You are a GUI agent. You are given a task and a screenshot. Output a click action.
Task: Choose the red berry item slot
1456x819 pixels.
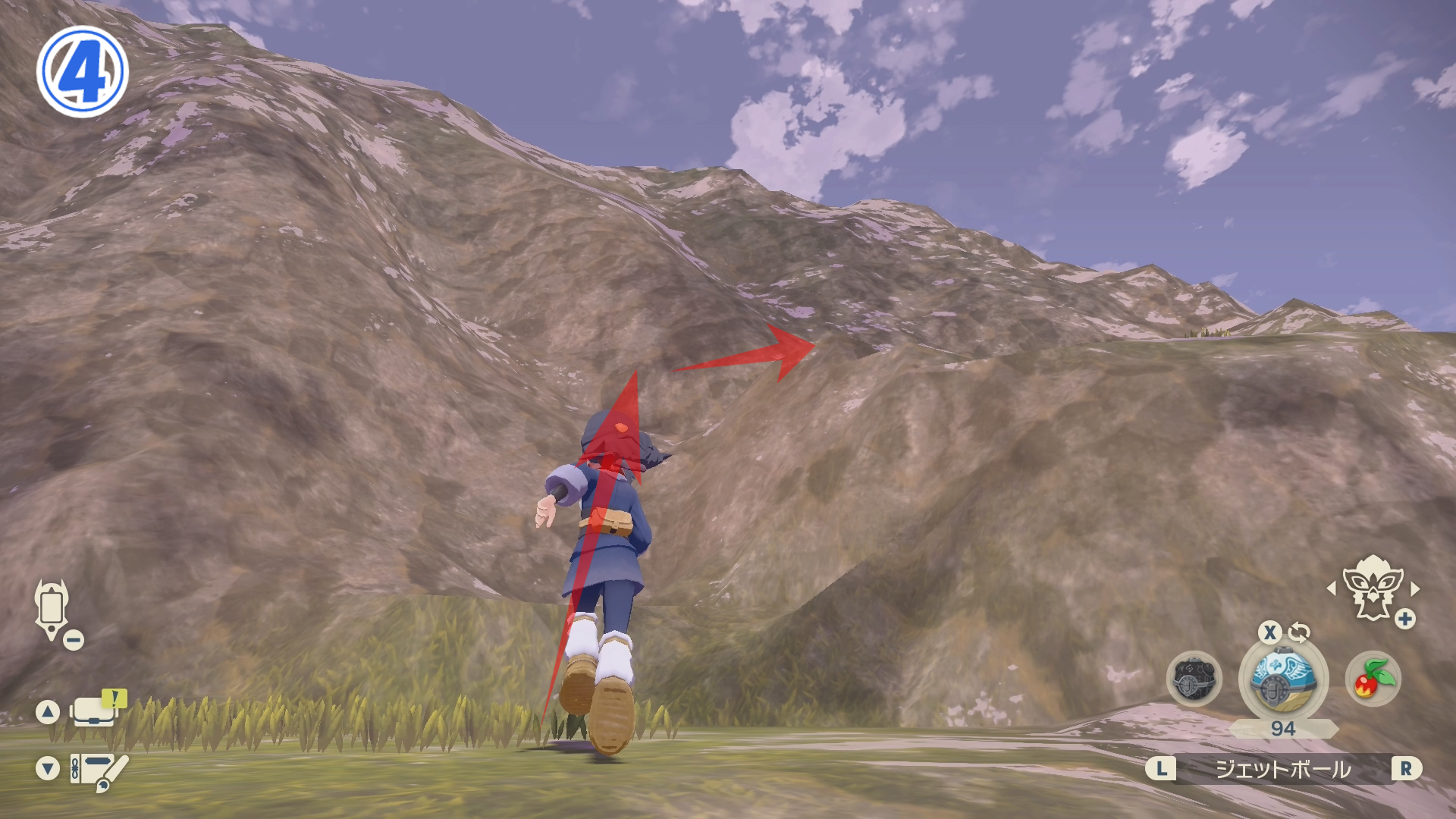(x=1373, y=679)
